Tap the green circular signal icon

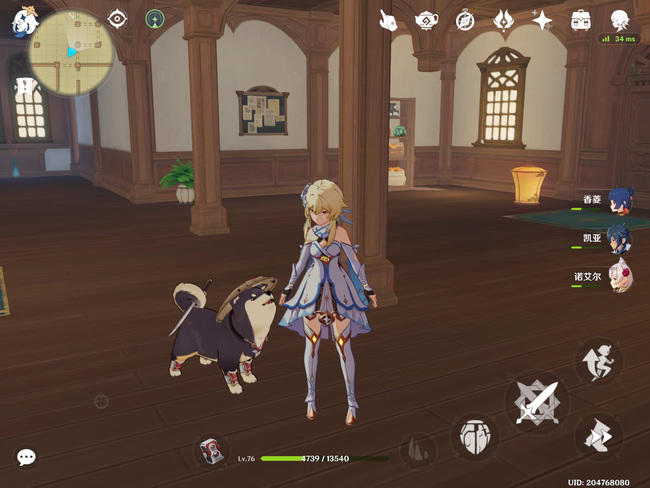point(154,19)
